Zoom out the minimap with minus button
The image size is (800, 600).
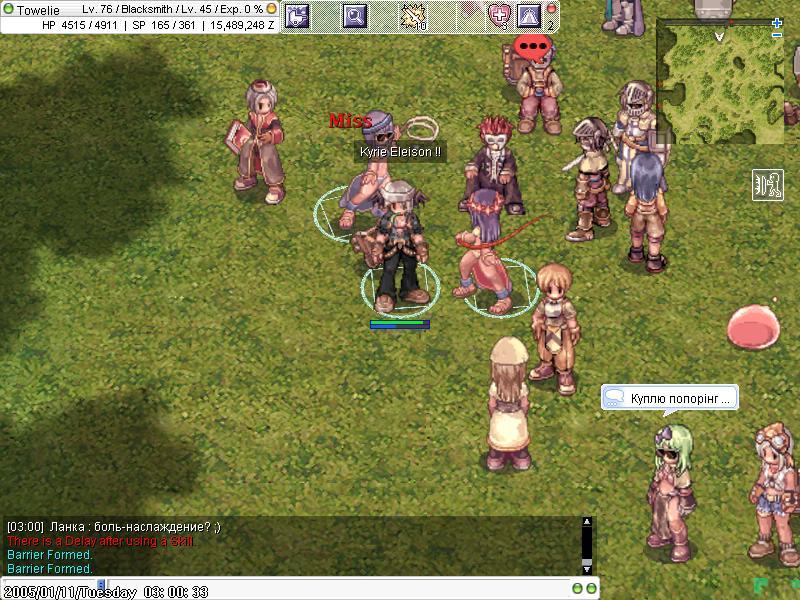tap(777, 36)
